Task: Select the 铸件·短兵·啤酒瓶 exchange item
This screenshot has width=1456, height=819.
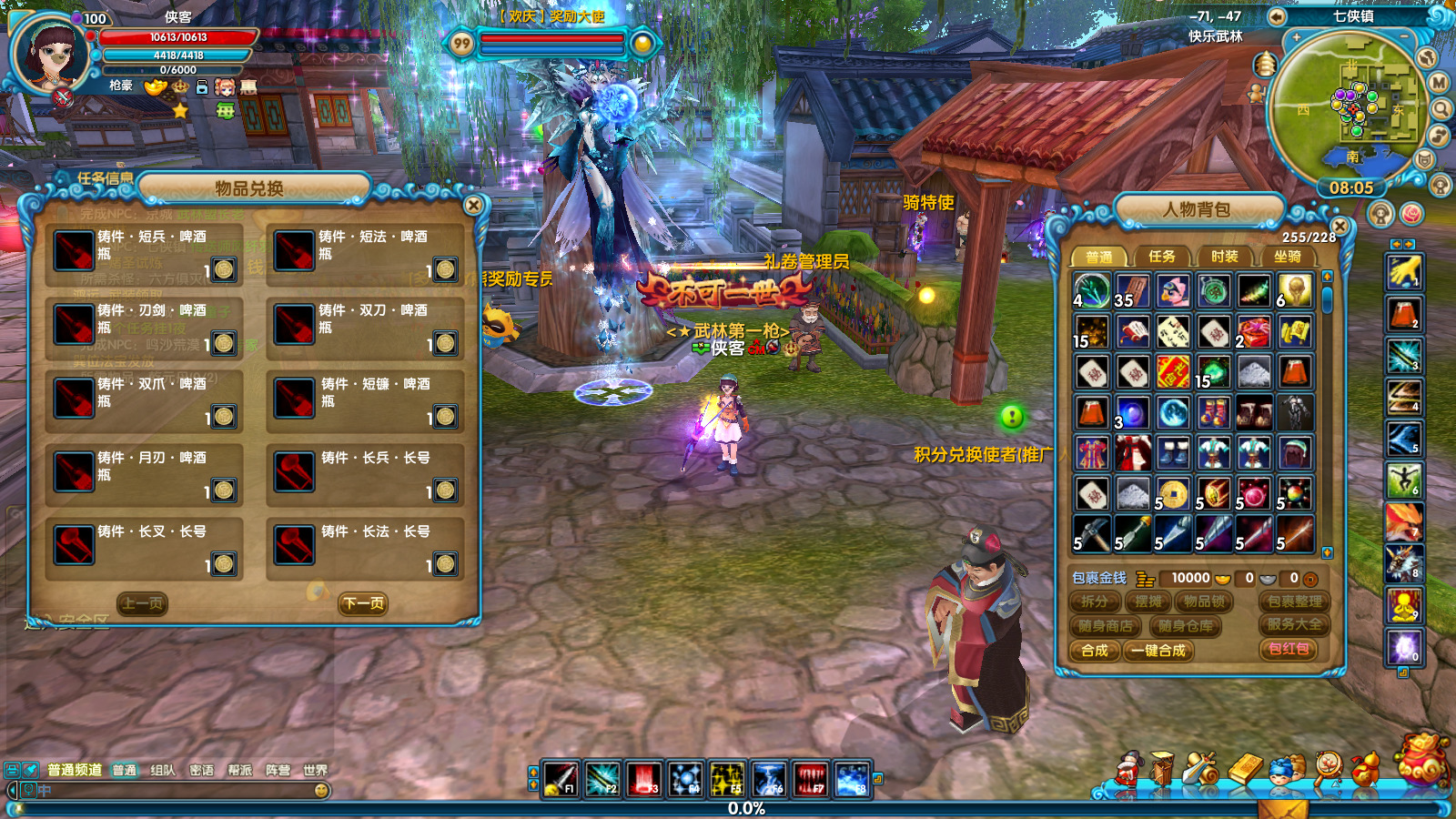Action: point(144,253)
